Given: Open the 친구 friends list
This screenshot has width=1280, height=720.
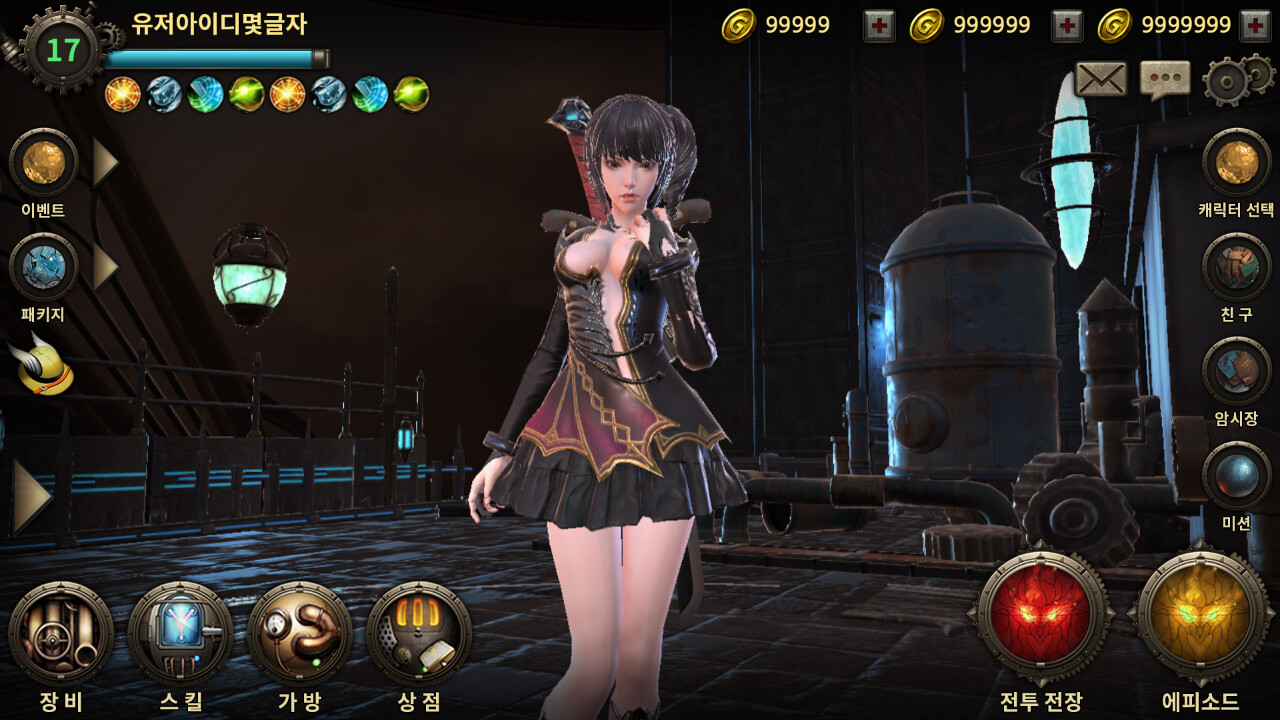Looking at the screenshot, I should tap(1236, 267).
